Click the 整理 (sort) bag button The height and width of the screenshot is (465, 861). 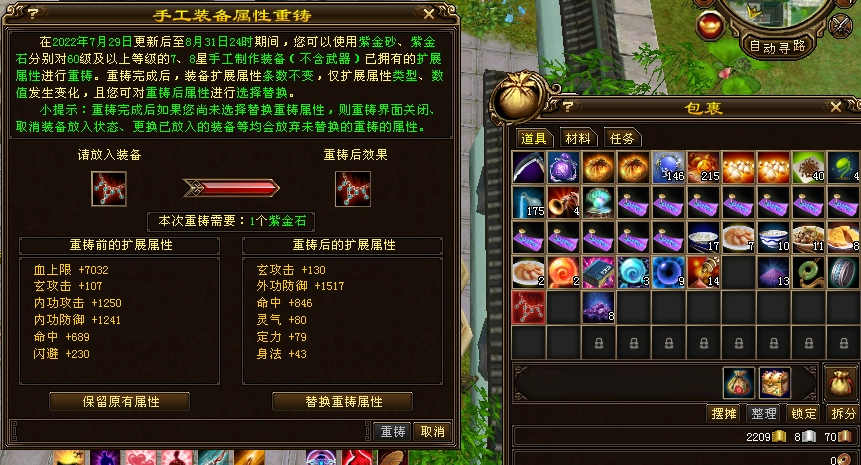click(x=764, y=413)
